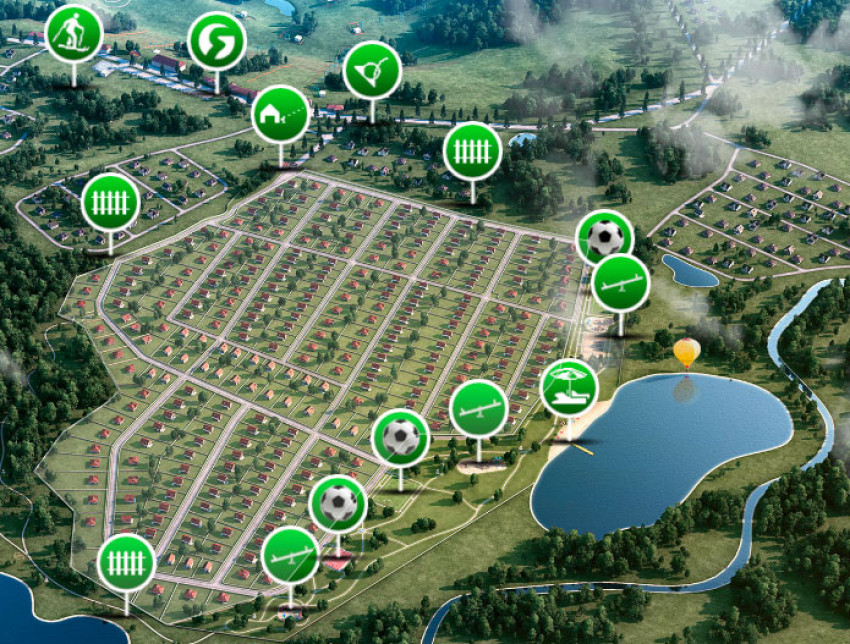850x644 pixels.
Task: Open the winding road map marker
Action: click(x=216, y=41)
